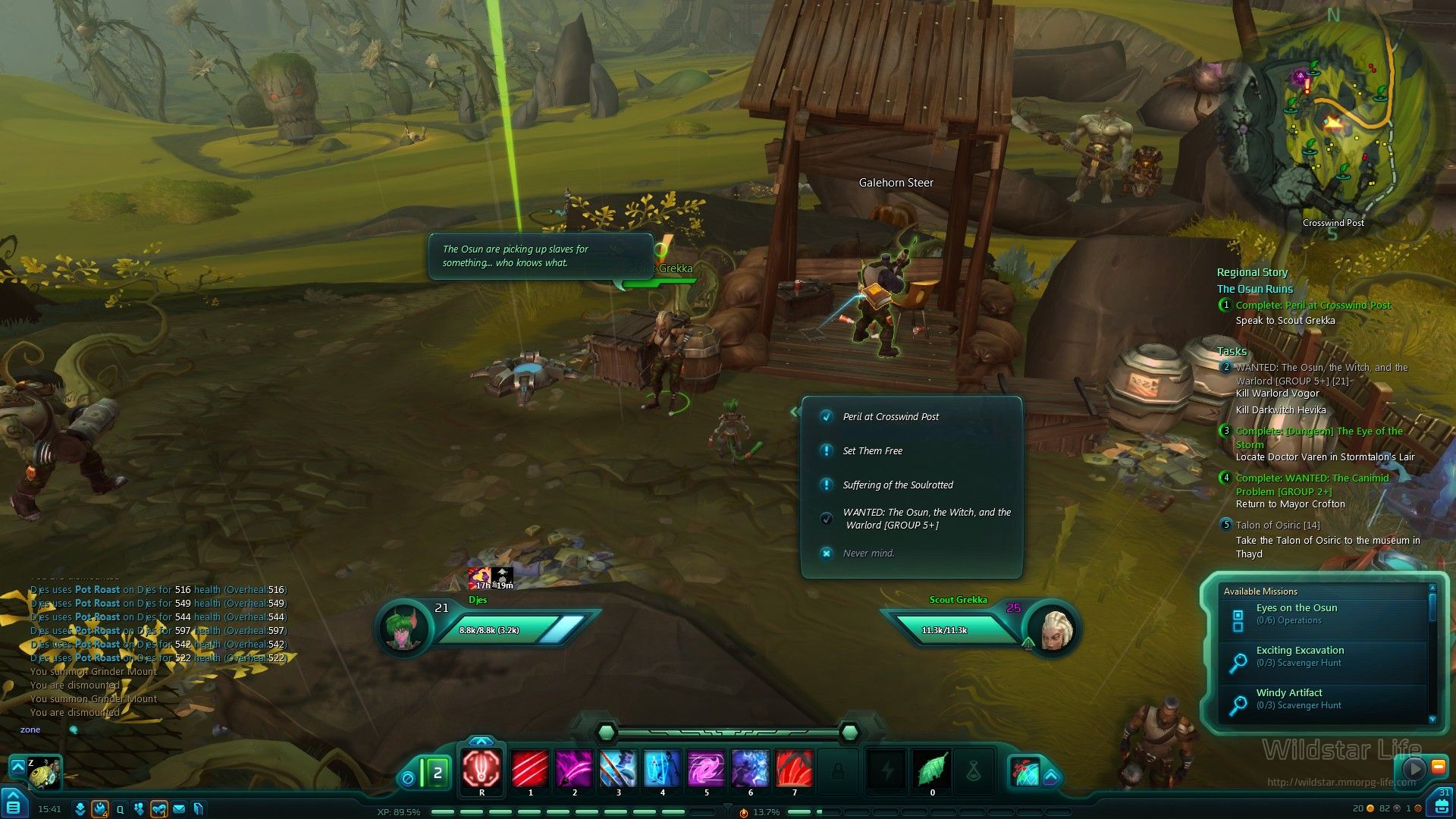Activate the red R-key ability
The height and width of the screenshot is (819, 1456).
pyautogui.click(x=482, y=768)
